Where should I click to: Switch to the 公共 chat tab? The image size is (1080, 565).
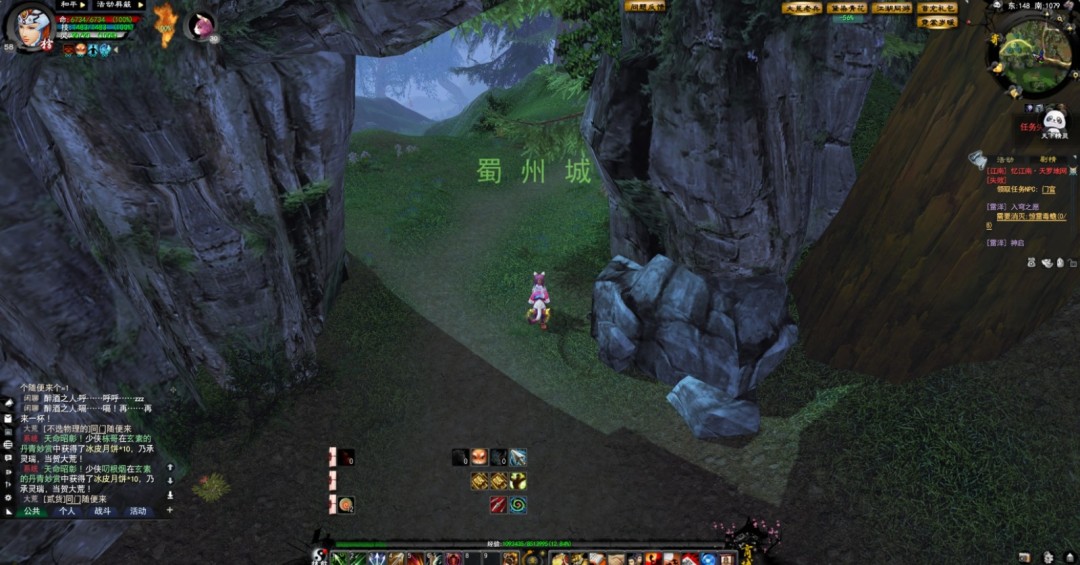click(33, 511)
